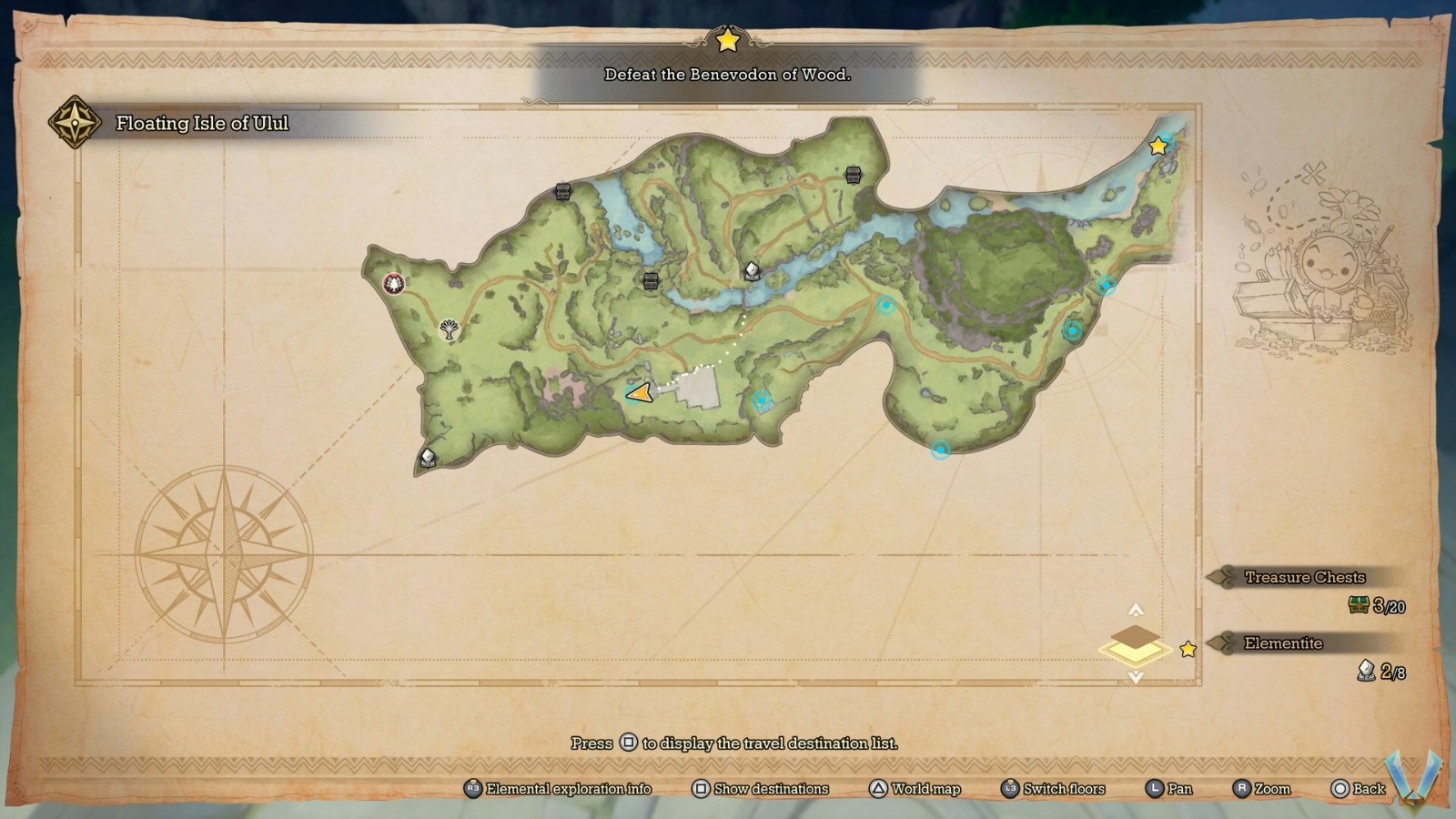Select the star beside the Elementite banner
1456x819 pixels.
click(1189, 649)
